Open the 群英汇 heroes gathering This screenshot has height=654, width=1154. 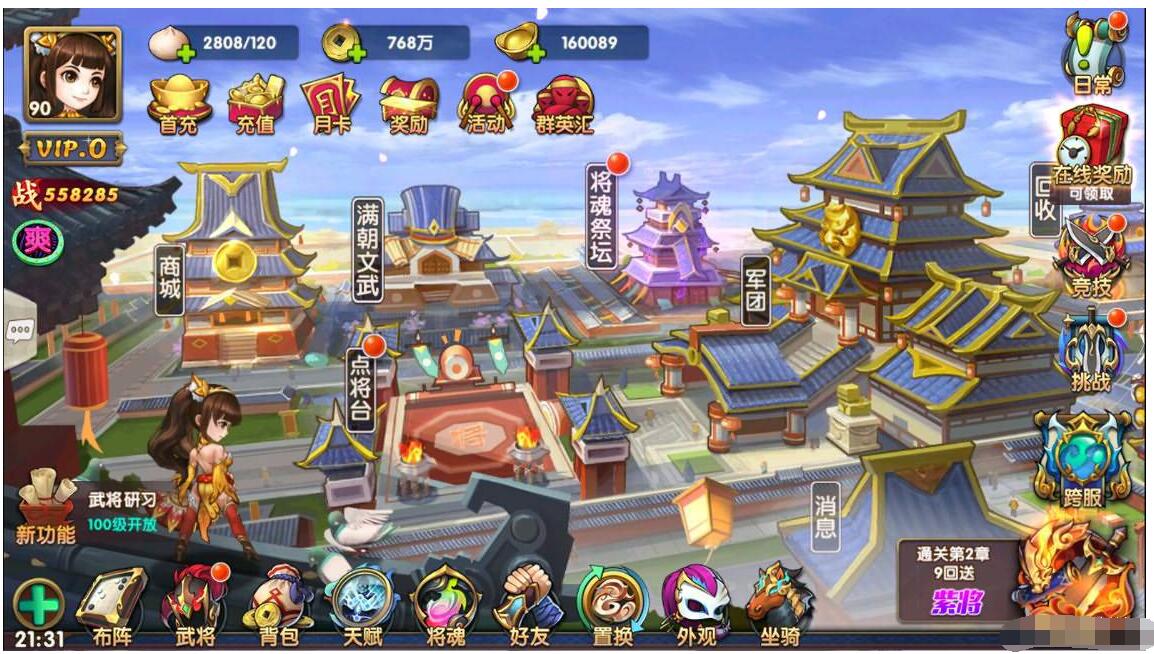pyautogui.click(x=564, y=104)
